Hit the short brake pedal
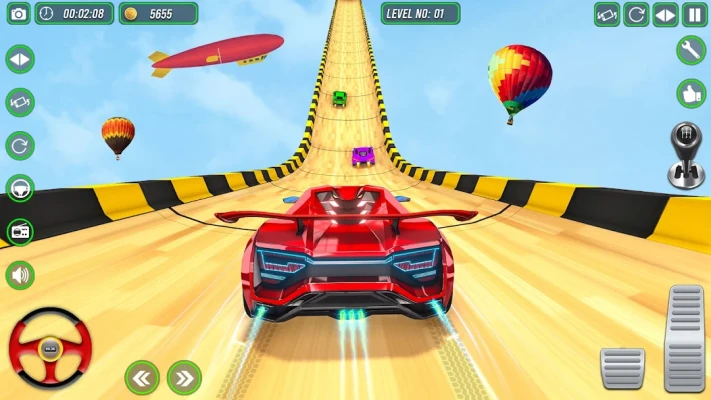 (622, 367)
